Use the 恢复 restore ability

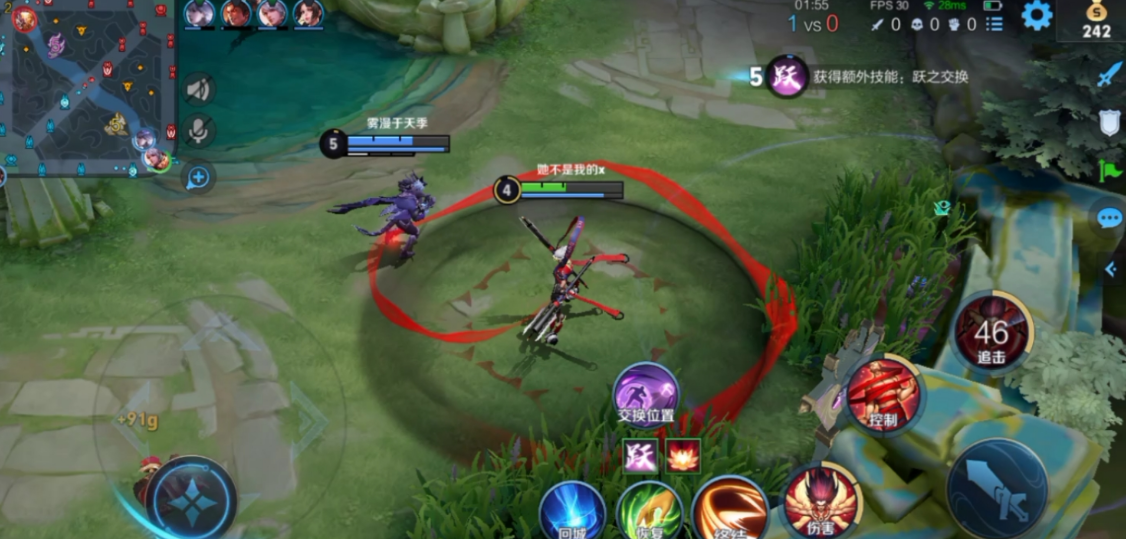(x=649, y=510)
